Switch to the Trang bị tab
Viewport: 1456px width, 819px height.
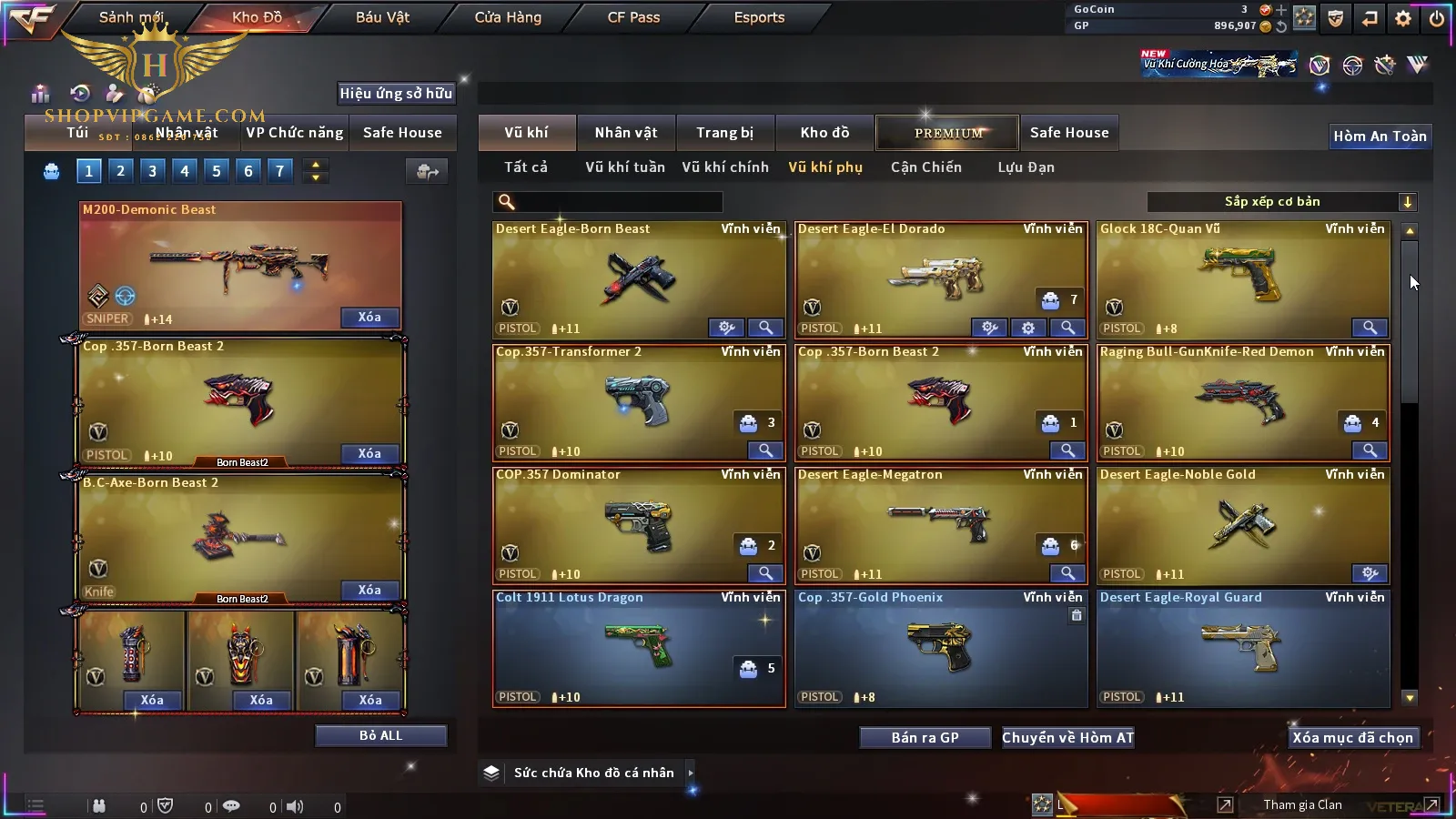pyautogui.click(x=724, y=133)
